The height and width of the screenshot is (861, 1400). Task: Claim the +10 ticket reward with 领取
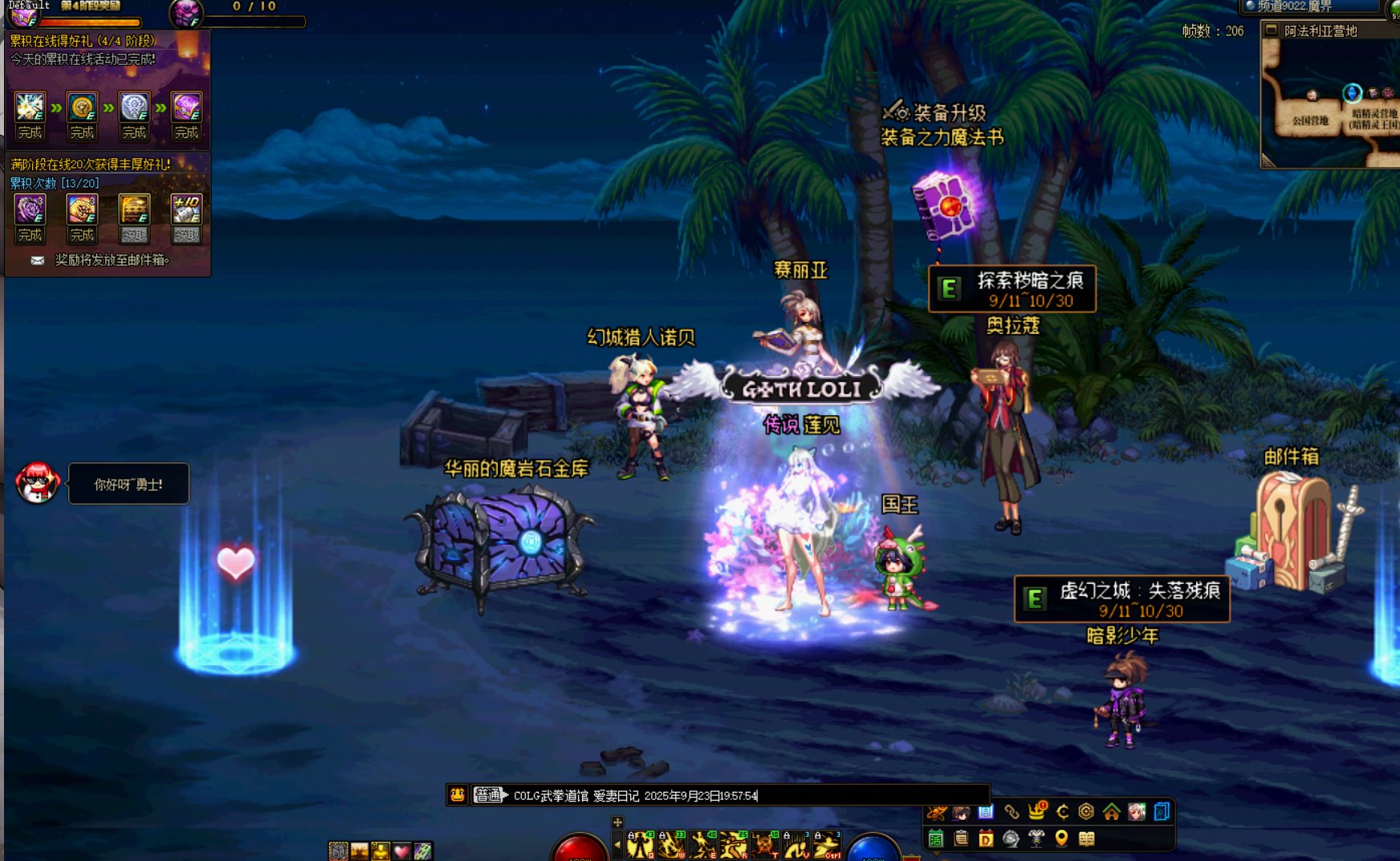point(186,235)
